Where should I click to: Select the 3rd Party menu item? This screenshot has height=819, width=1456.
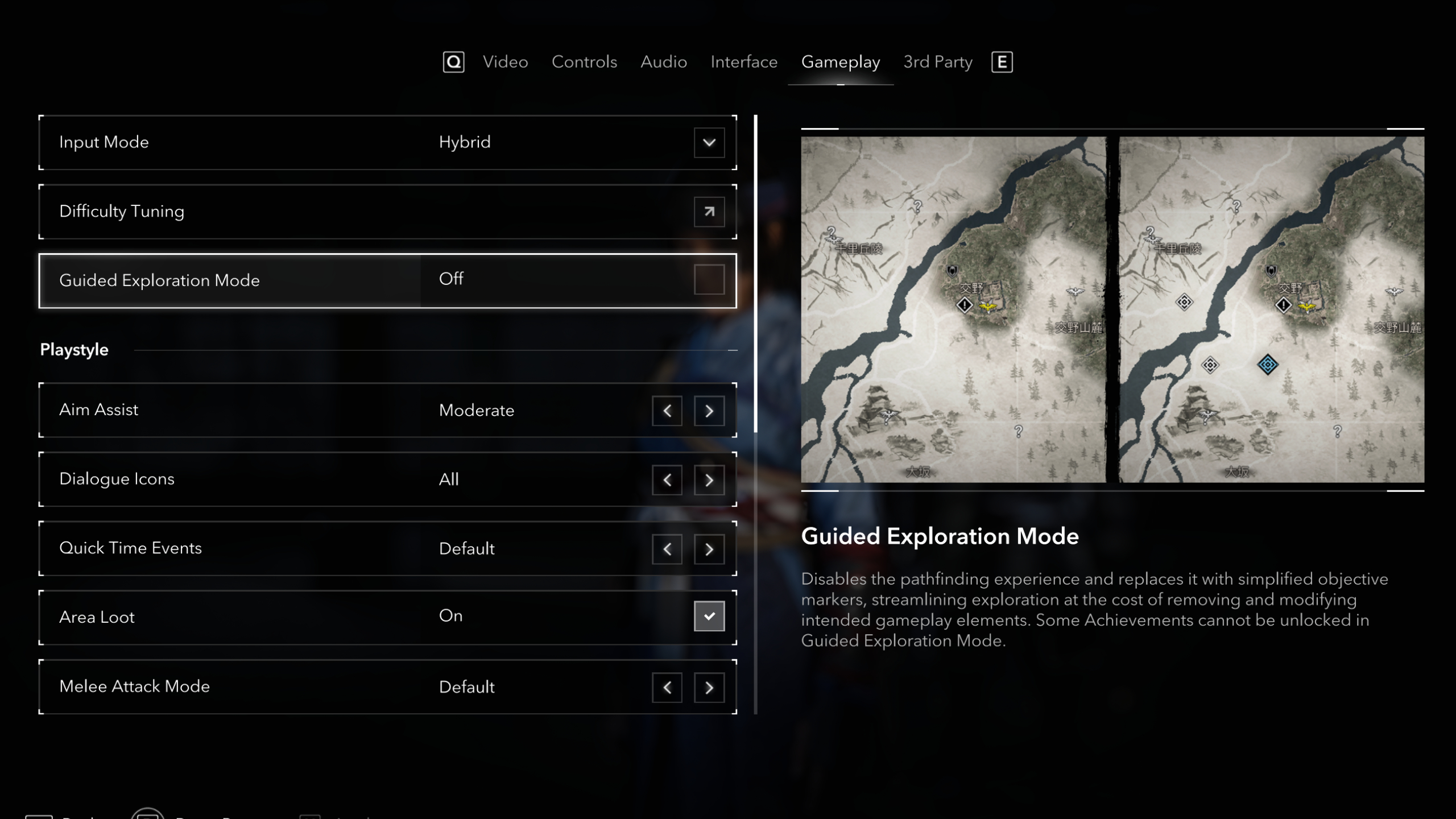[937, 62]
